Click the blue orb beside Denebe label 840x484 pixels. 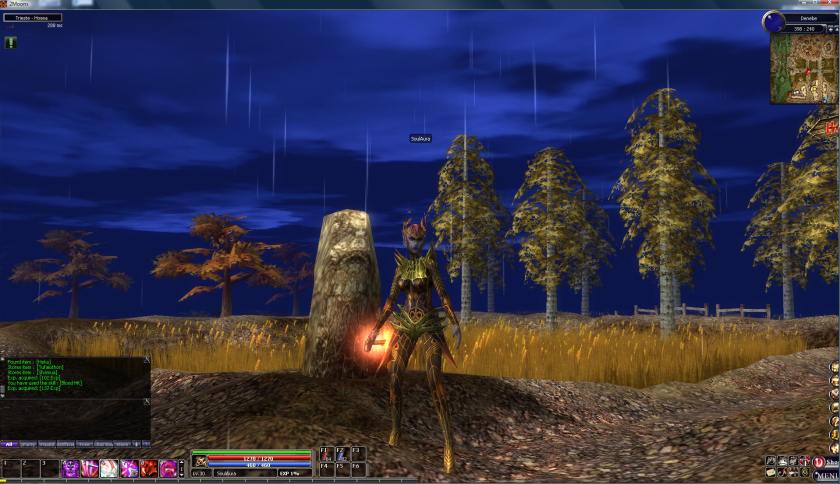tap(773, 20)
